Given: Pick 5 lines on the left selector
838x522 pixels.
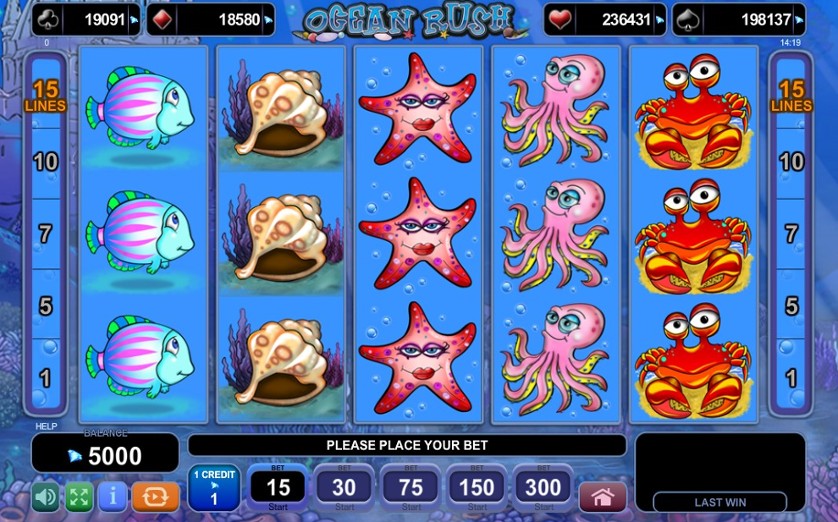Looking at the screenshot, I should [45, 306].
